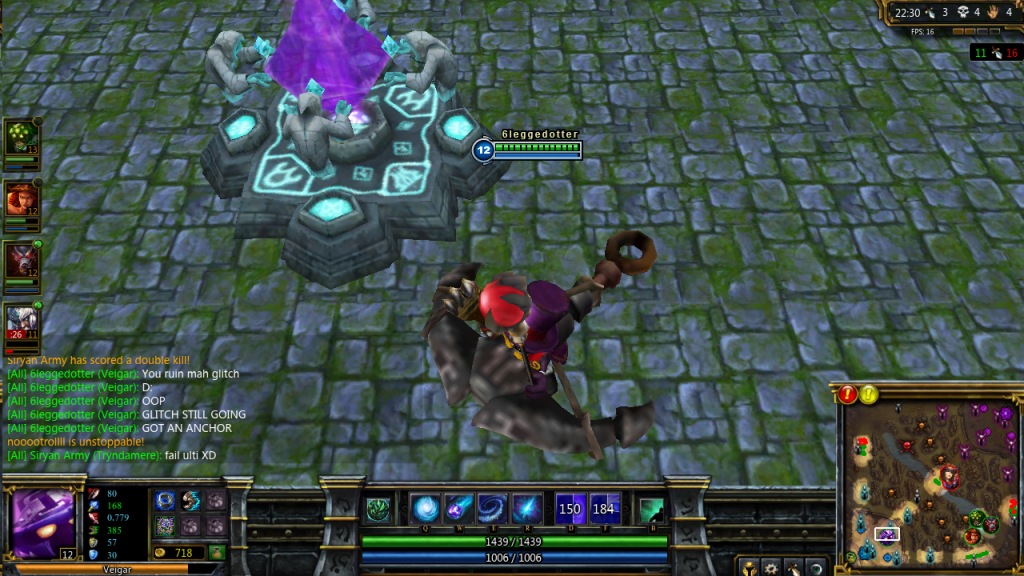Viewport: 1024px width, 576px height.
Task: Select the white-haired ally with death timer
Action: coord(20,322)
